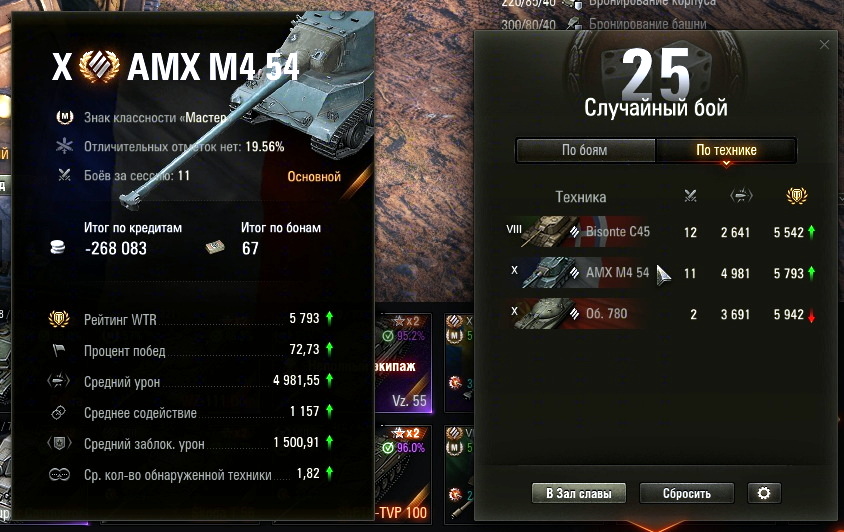
Task: Open the «В Зал славы» hall of fame
Action: tap(579, 493)
